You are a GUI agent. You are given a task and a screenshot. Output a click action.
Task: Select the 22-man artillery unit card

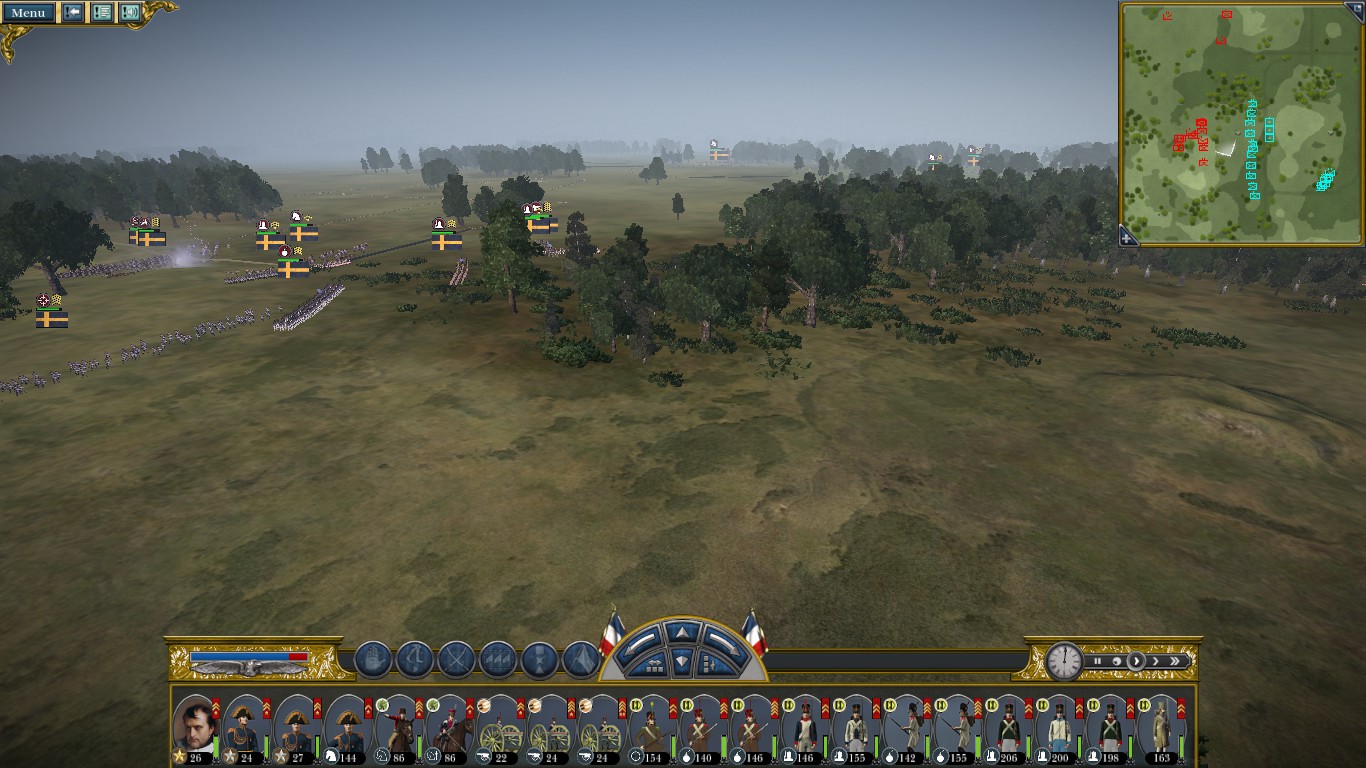coord(499,728)
